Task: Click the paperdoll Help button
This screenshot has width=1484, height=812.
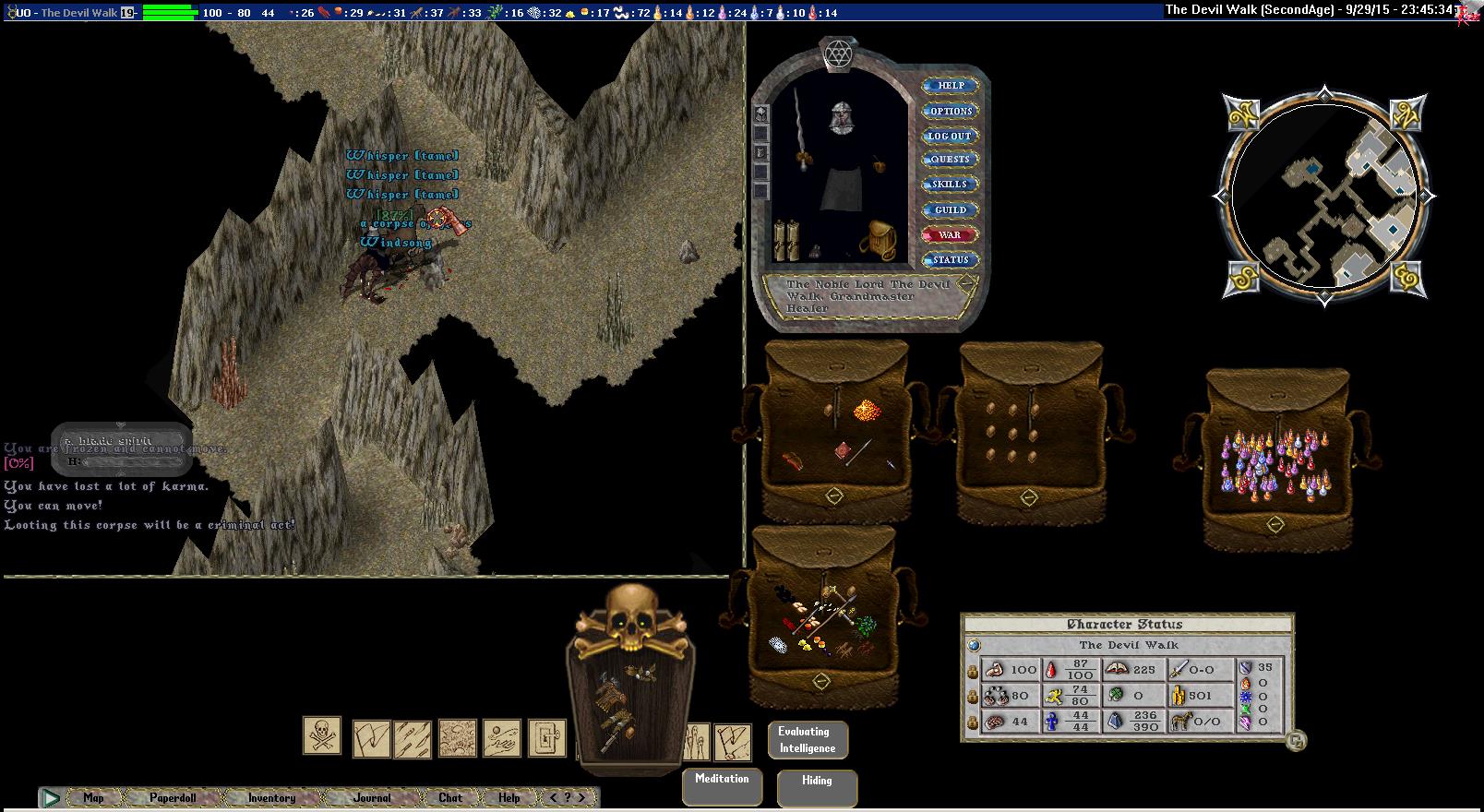Action: [951, 86]
